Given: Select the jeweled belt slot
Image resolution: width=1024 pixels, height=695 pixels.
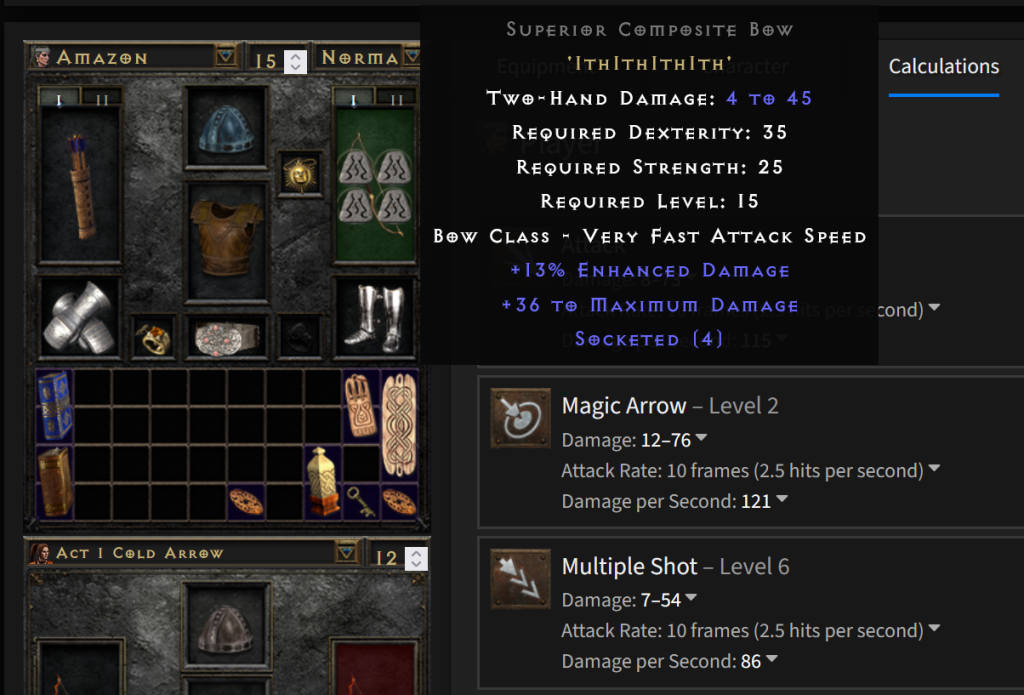Looking at the screenshot, I should [x=226, y=337].
